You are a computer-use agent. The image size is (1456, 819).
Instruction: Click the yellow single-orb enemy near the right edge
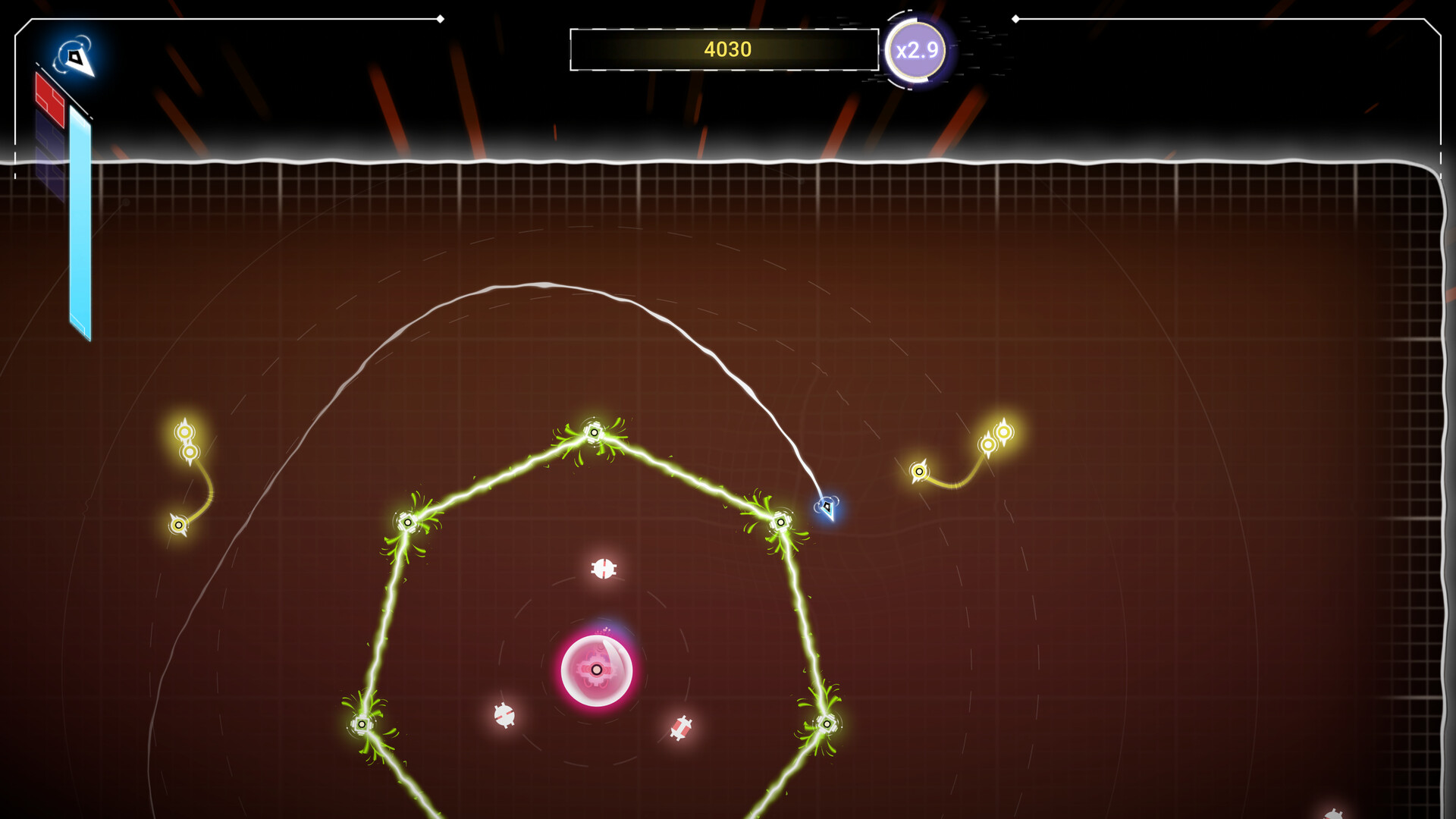pyautogui.click(x=920, y=470)
